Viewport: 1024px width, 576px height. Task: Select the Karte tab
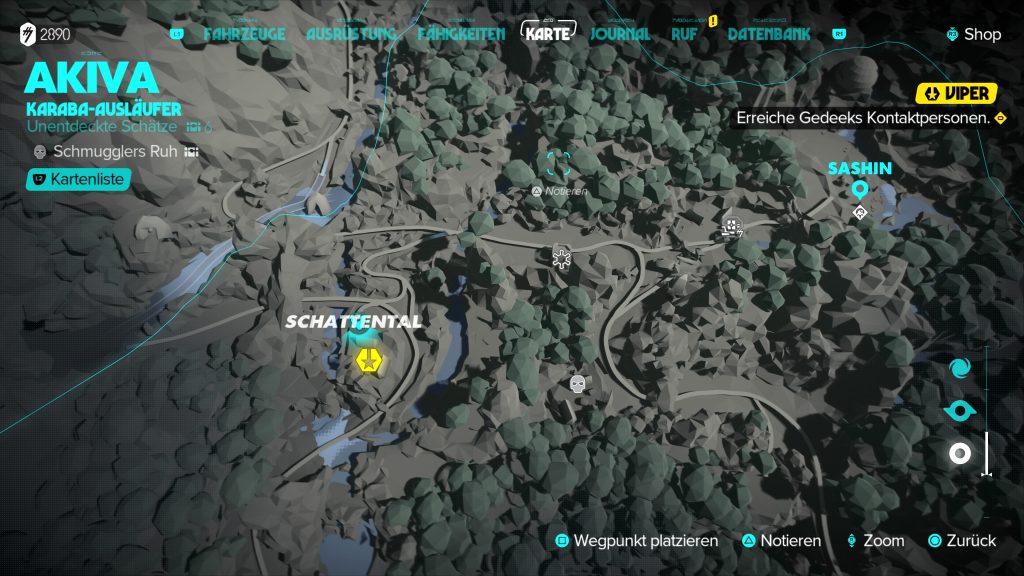[550, 33]
